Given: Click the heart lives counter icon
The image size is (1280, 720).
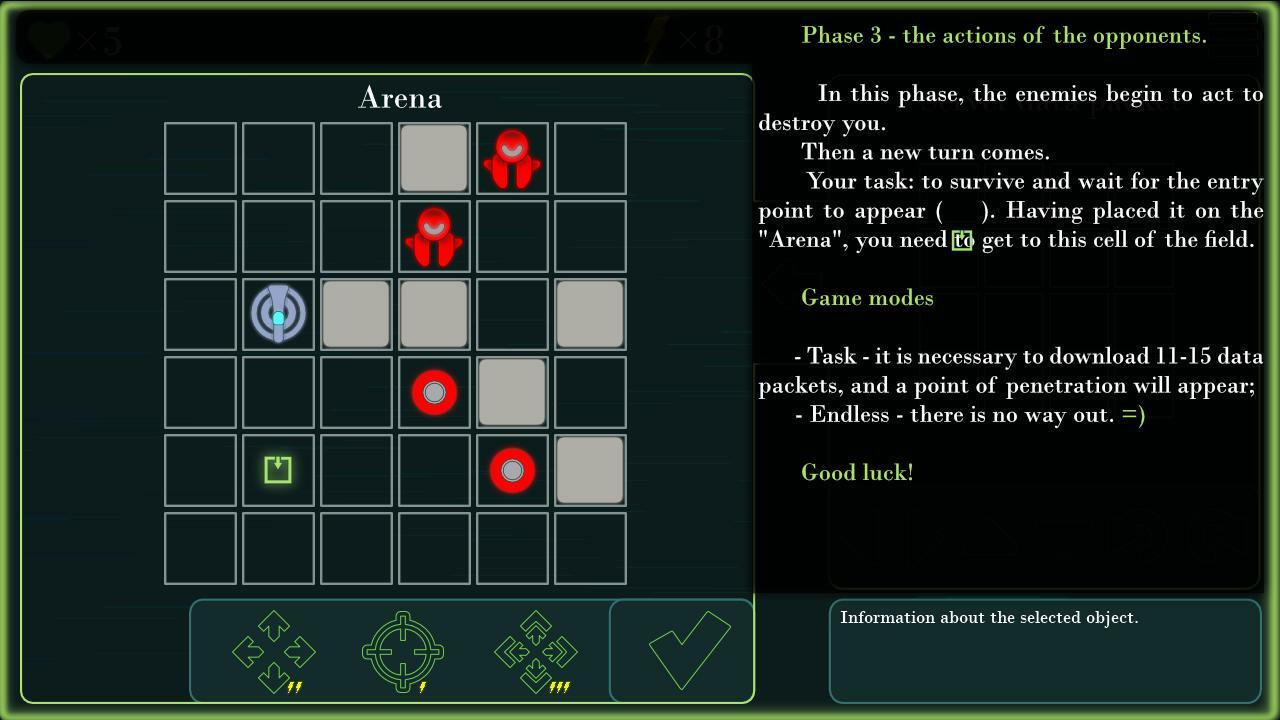Looking at the screenshot, I should pos(47,38).
